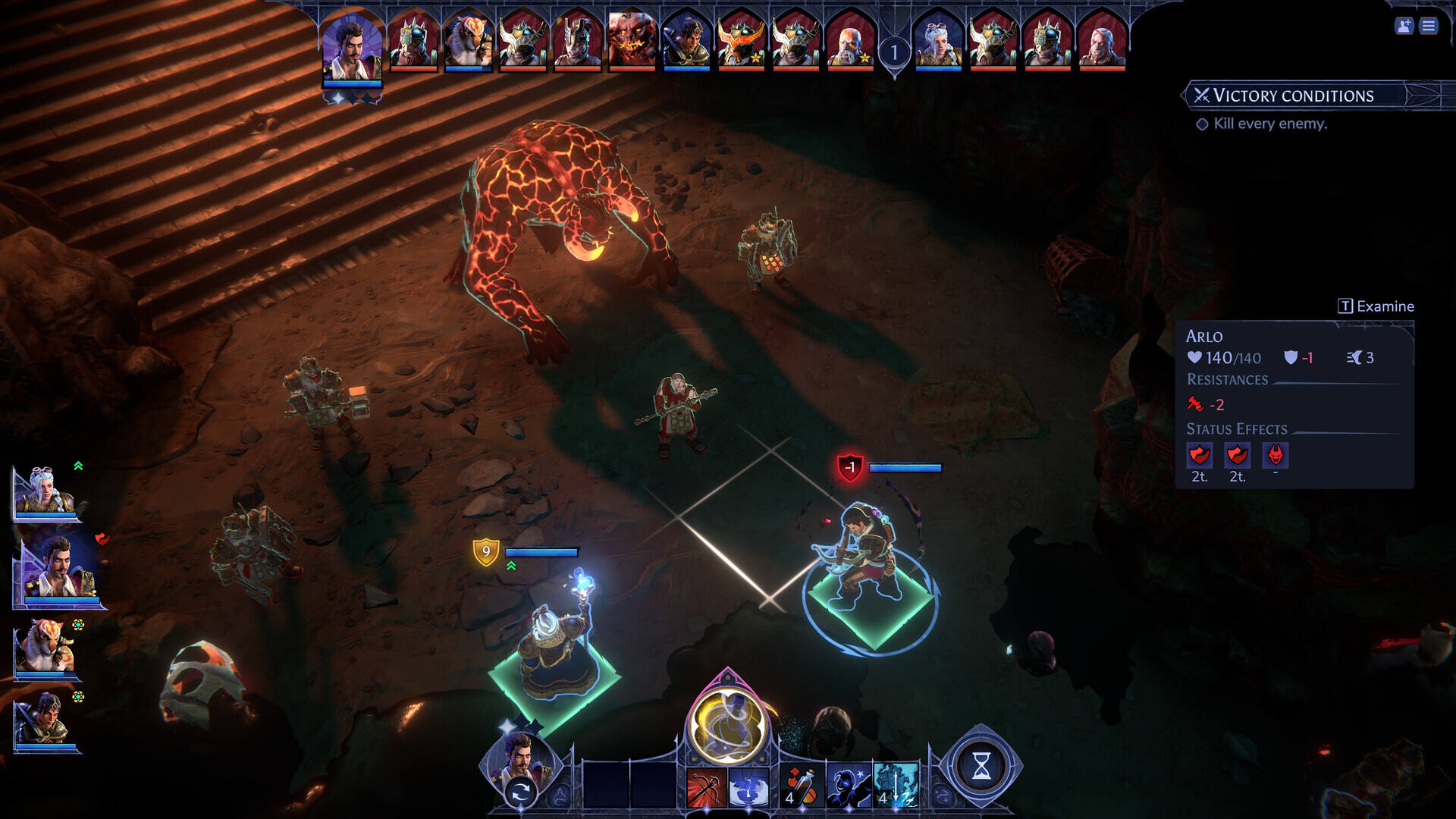The image size is (1456, 819).
Task: Cast the cyan downward arrow ability
Action: (896, 786)
